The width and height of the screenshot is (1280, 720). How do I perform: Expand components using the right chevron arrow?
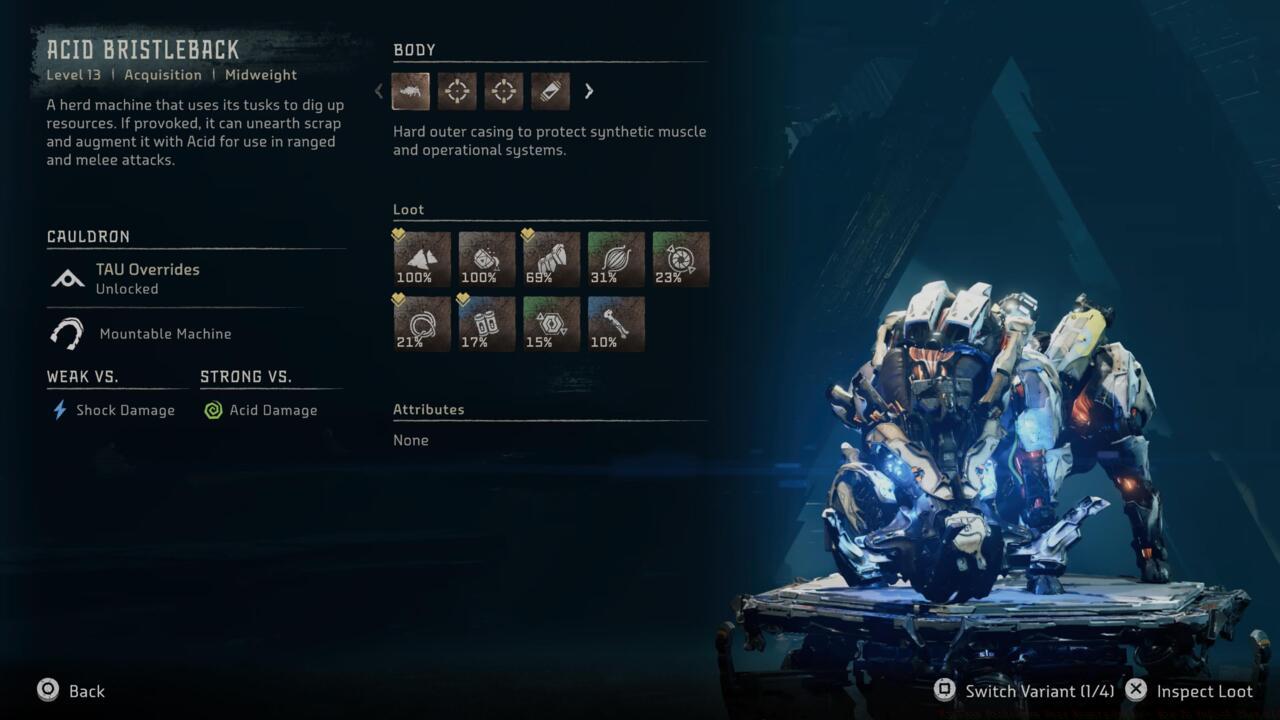[589, 91]
